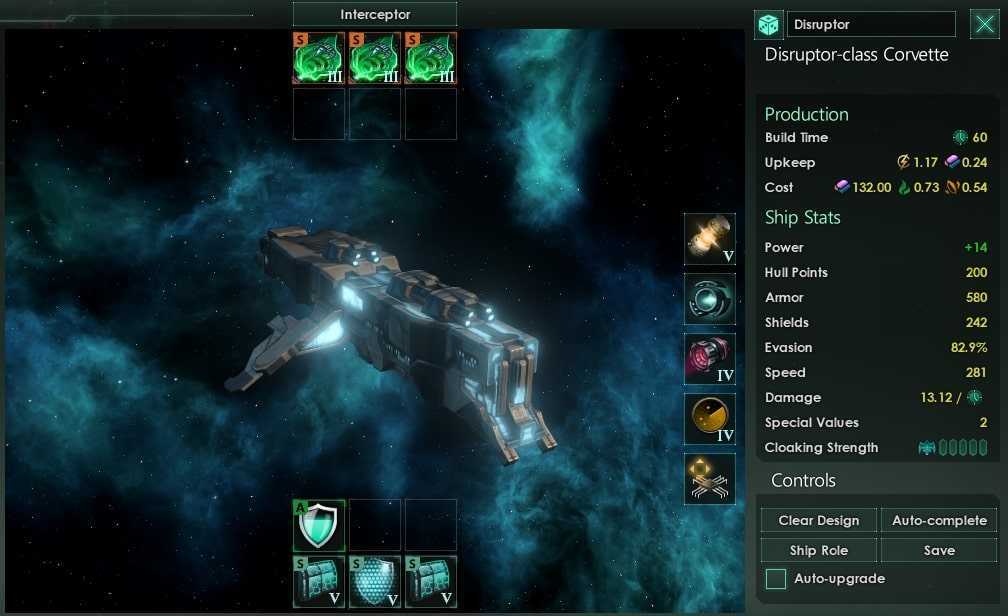The image size is (1008, 616).
Task: Choose the pink thruster component slot
Action: click(x=709, y=359)
